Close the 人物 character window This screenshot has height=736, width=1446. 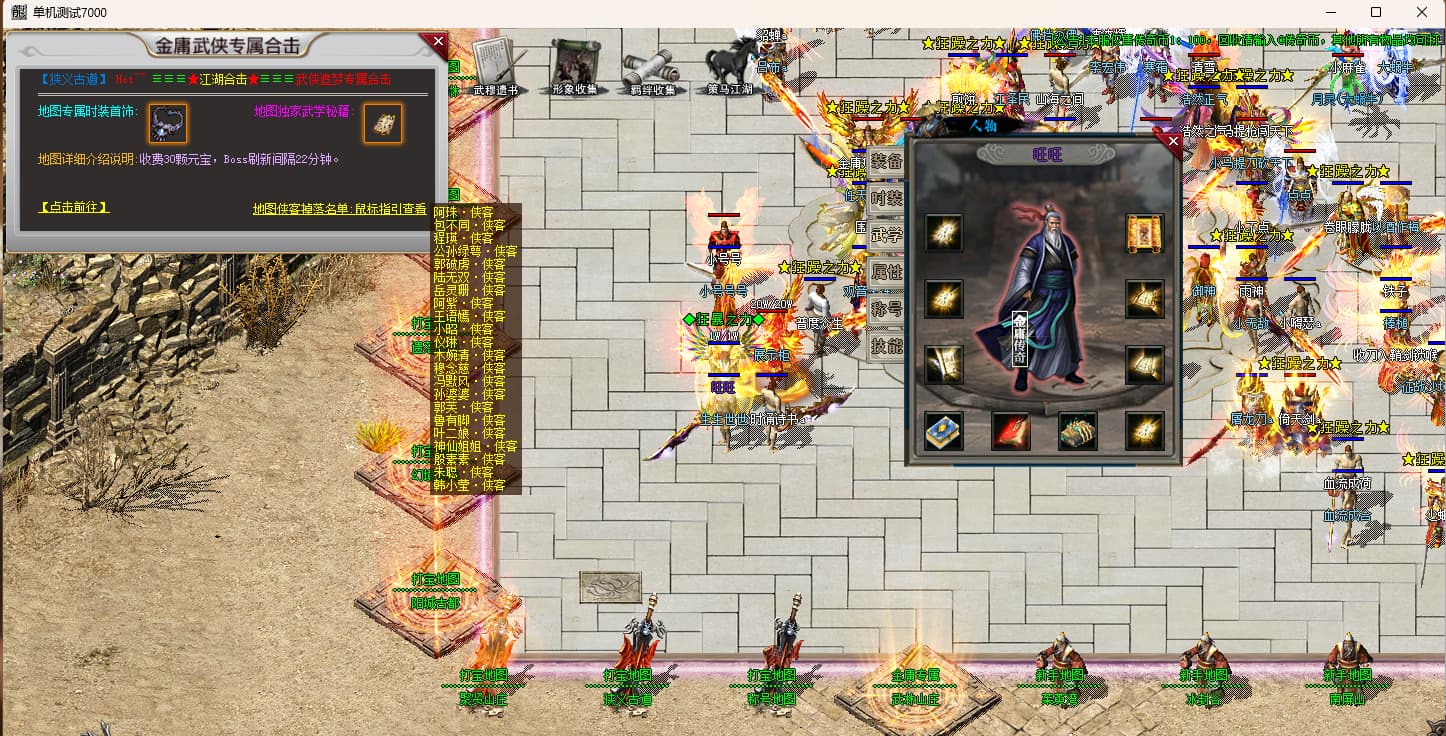pyautogui.click(x=1173, y=142)
